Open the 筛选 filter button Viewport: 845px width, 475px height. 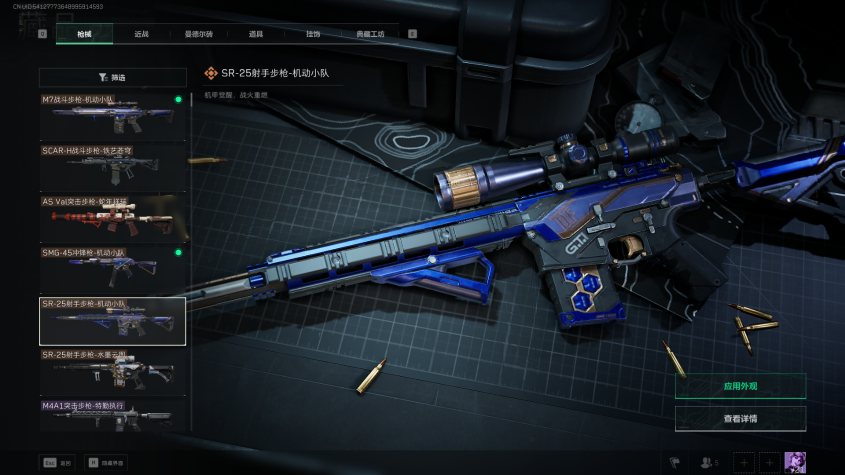113,77
